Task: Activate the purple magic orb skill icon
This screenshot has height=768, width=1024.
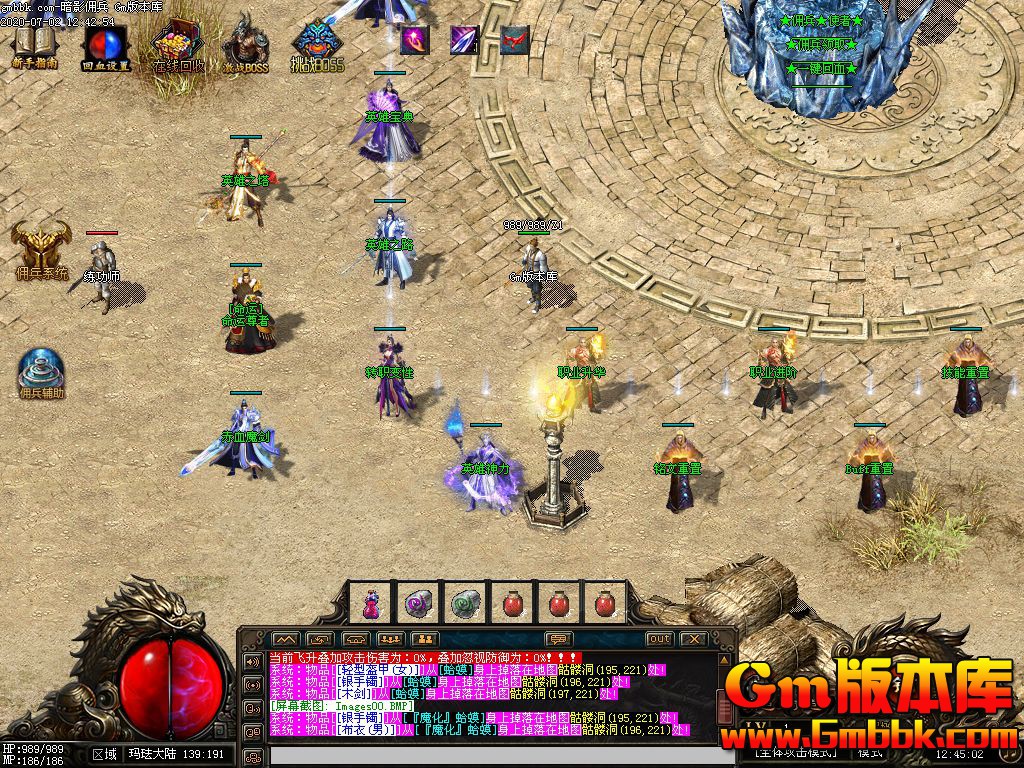Action: (414, 40)
